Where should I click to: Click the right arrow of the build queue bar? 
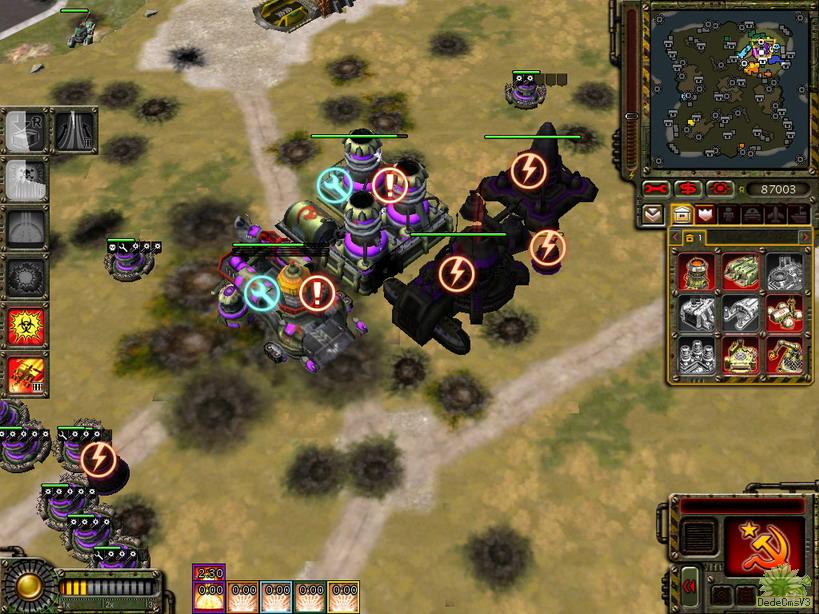click(x=805, y=237)
